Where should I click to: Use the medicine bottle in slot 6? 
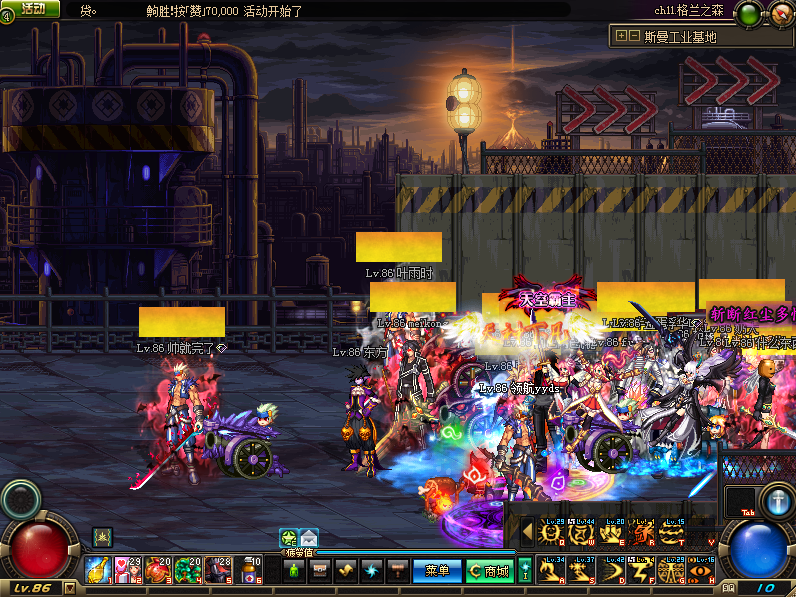248,570
